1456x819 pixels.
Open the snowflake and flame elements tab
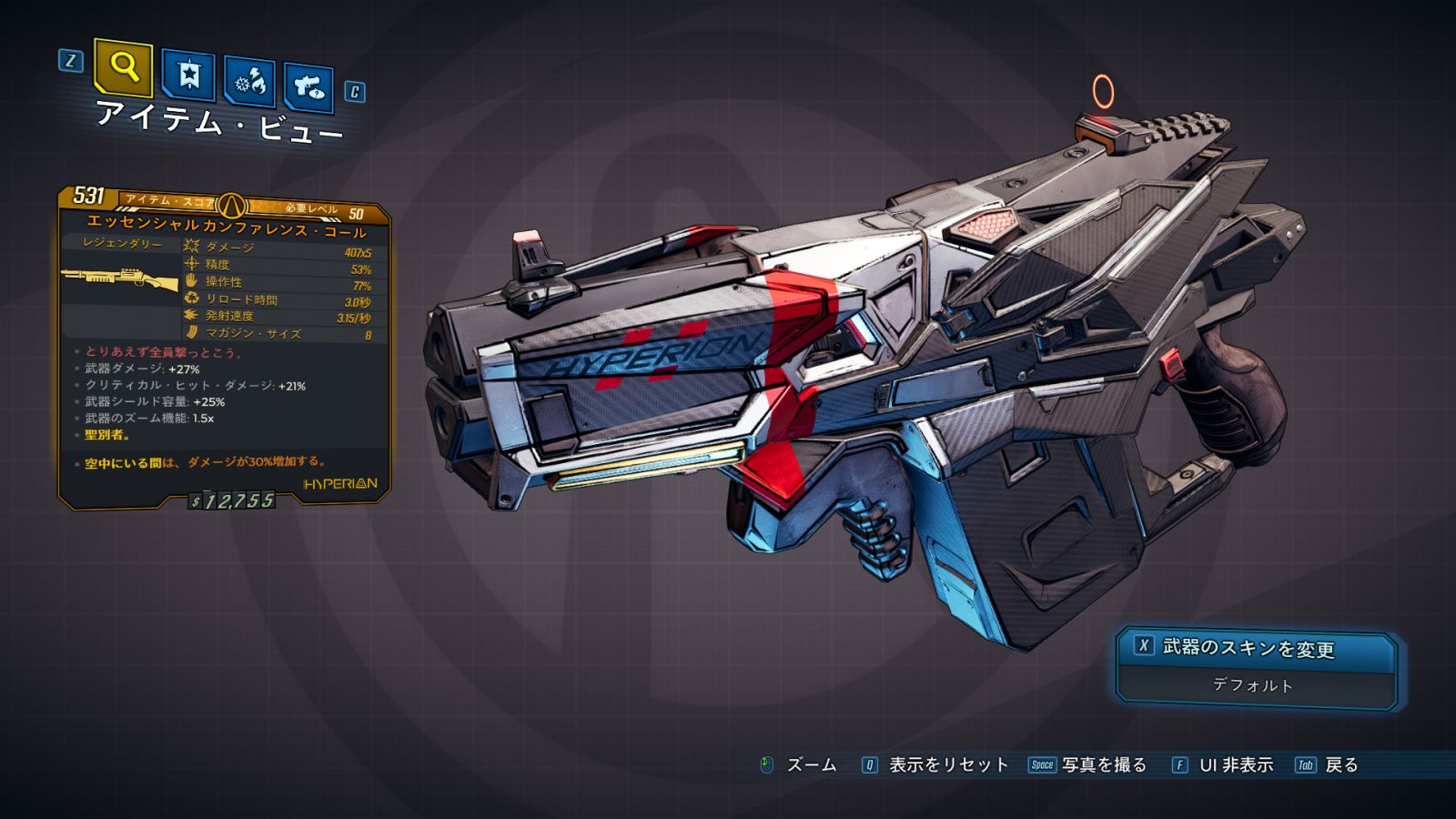coord(250,83)
